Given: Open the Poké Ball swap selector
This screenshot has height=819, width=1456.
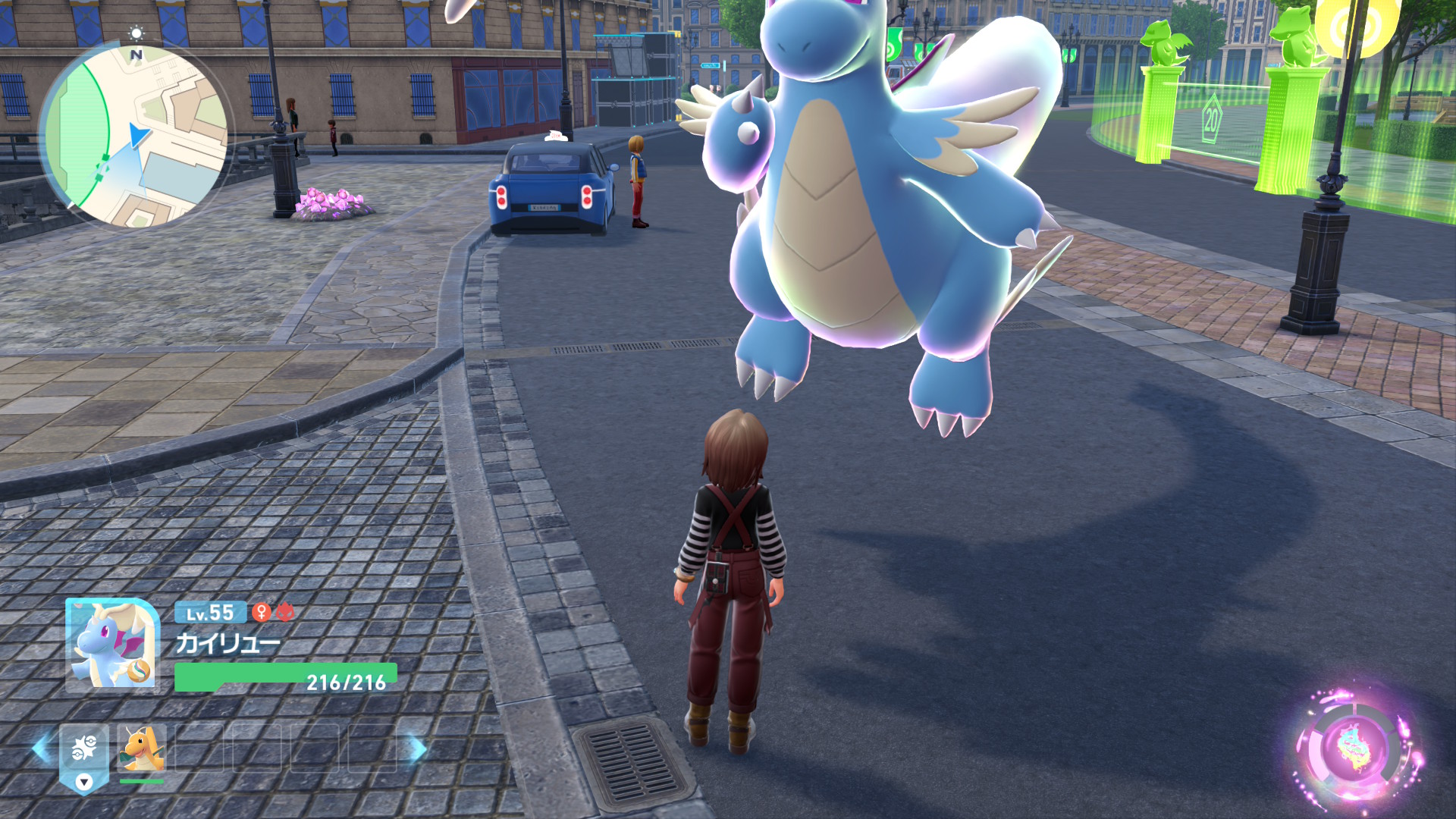Looking at the screenshot, I should [x=84, y=756].
